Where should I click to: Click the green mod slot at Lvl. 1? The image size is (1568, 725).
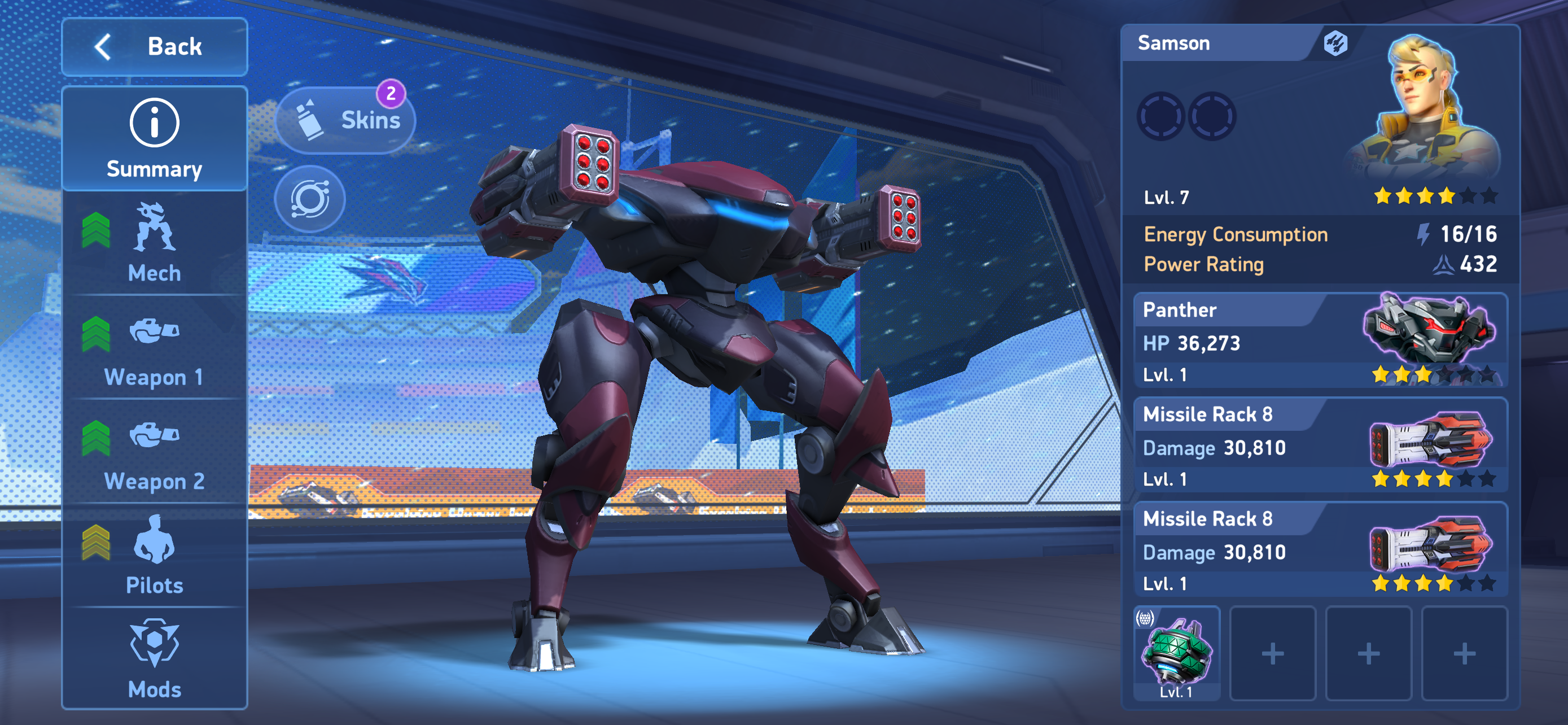(x=1177, y=653)
